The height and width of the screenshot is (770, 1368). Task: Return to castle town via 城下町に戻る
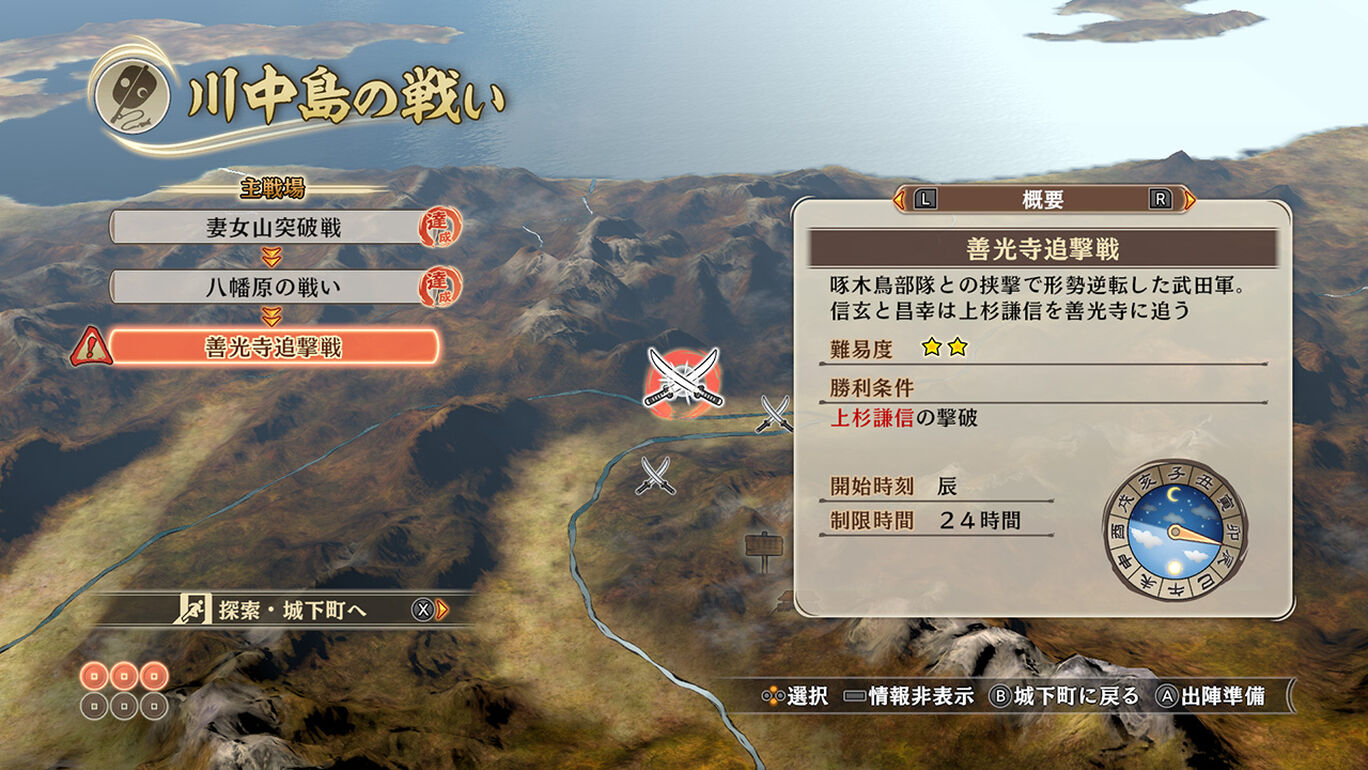pyautogui.click(x=1062, y=696)
